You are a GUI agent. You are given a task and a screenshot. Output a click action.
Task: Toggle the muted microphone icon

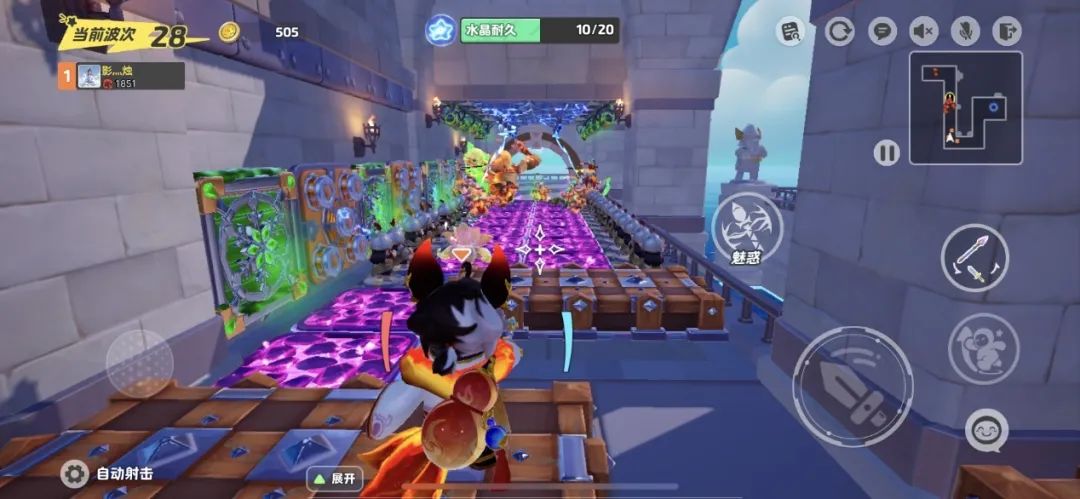point(965,31)
